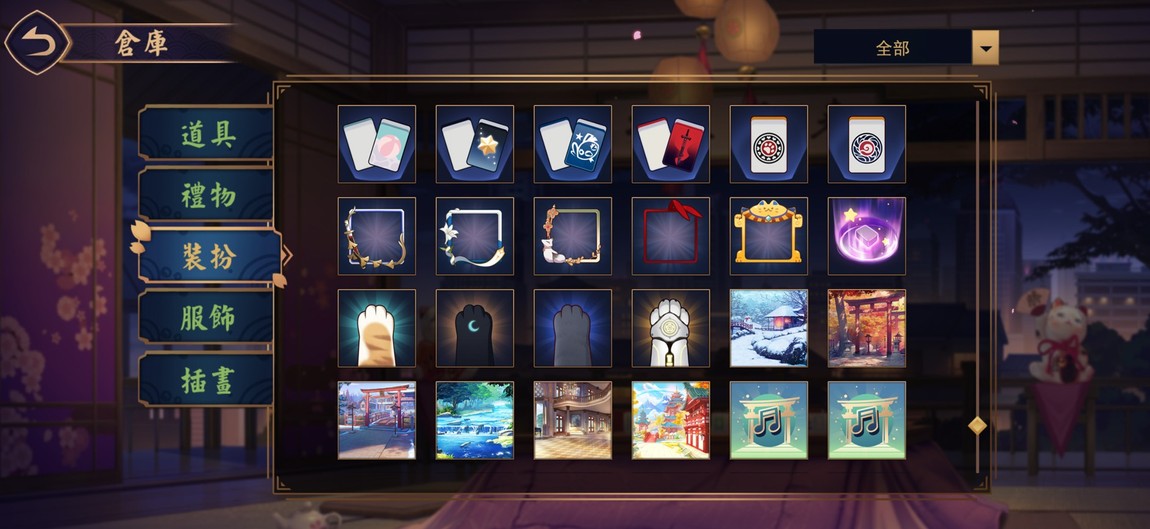This screenshot has height=529, width=1150.
Task: Open the 全部 filter dropdown
Action: 985,47
